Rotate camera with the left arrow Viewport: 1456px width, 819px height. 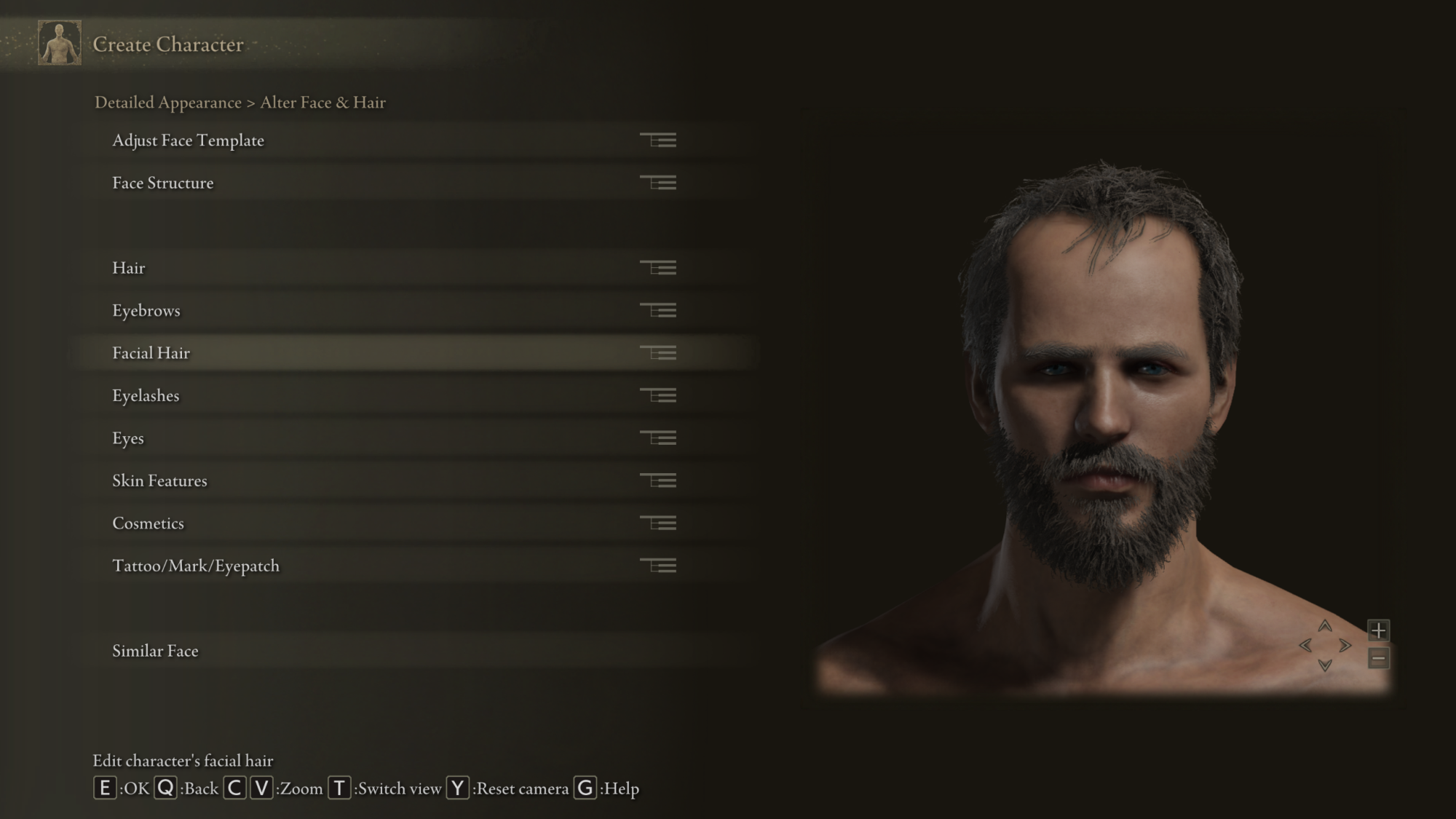click(x=1305, y=646)
